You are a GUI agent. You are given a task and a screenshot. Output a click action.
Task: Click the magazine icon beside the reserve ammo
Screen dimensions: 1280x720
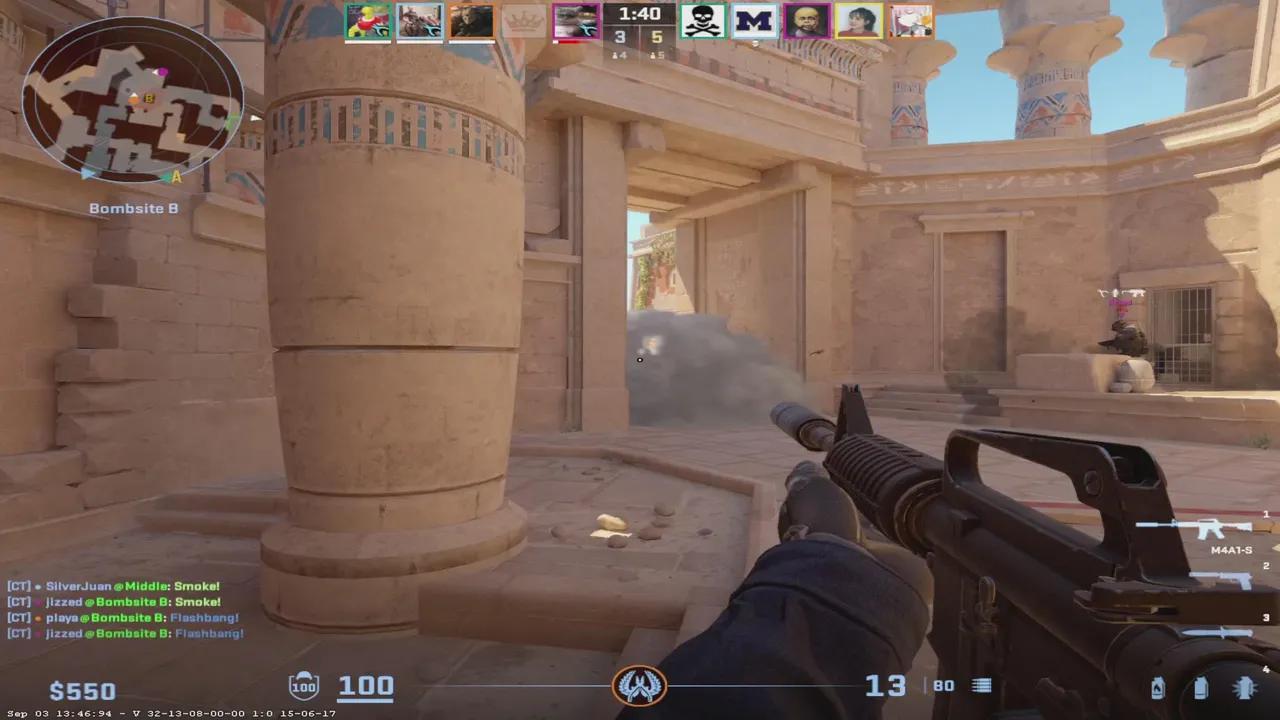[981, 686]
